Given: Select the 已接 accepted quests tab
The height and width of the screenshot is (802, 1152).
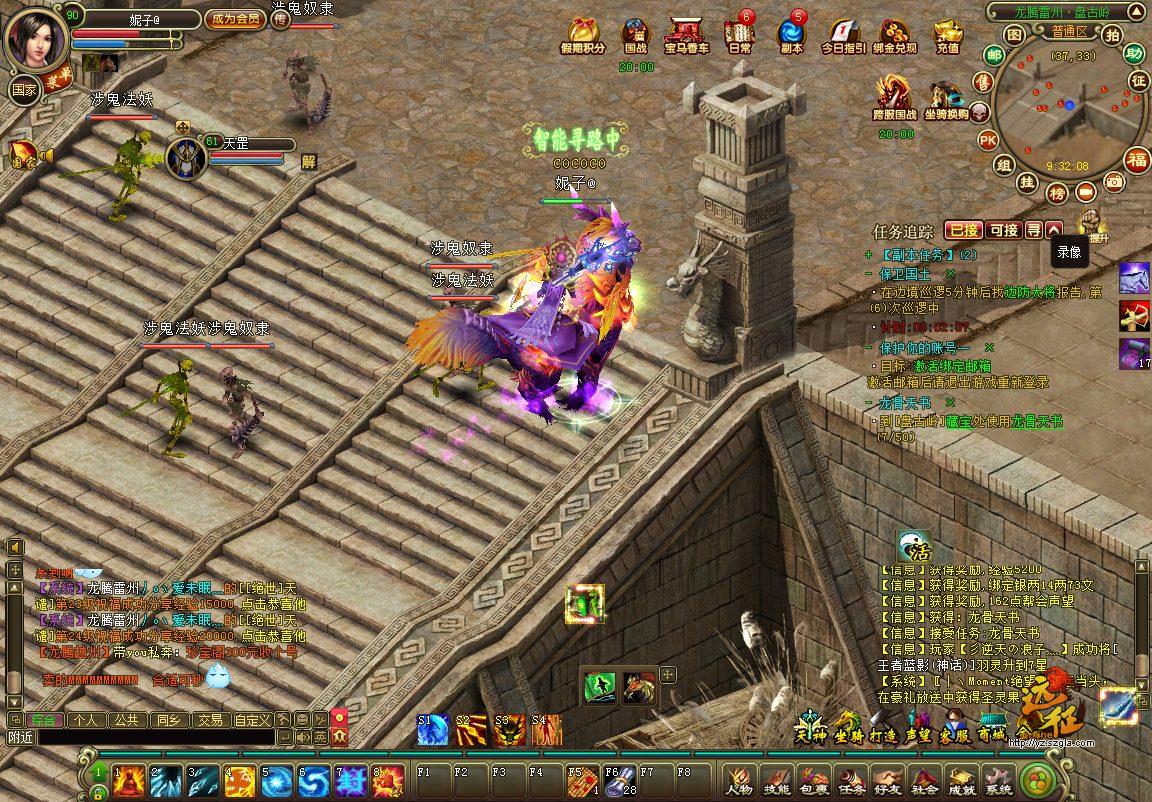Looking at the screenshot, I should (963, 230).
